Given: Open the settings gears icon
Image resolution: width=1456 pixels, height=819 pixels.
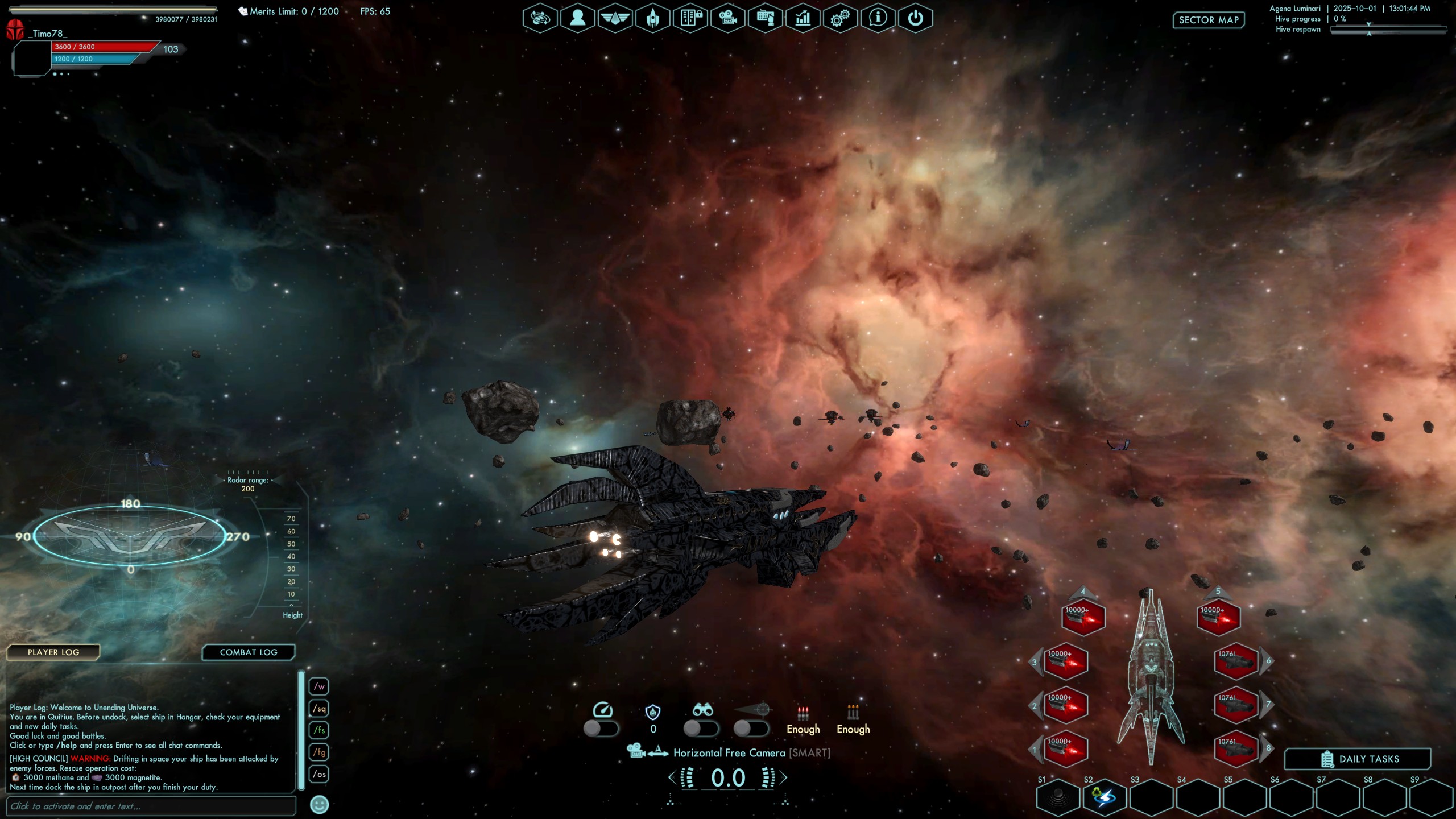Looking at the screenshot, I should click(x=840, y=19).
